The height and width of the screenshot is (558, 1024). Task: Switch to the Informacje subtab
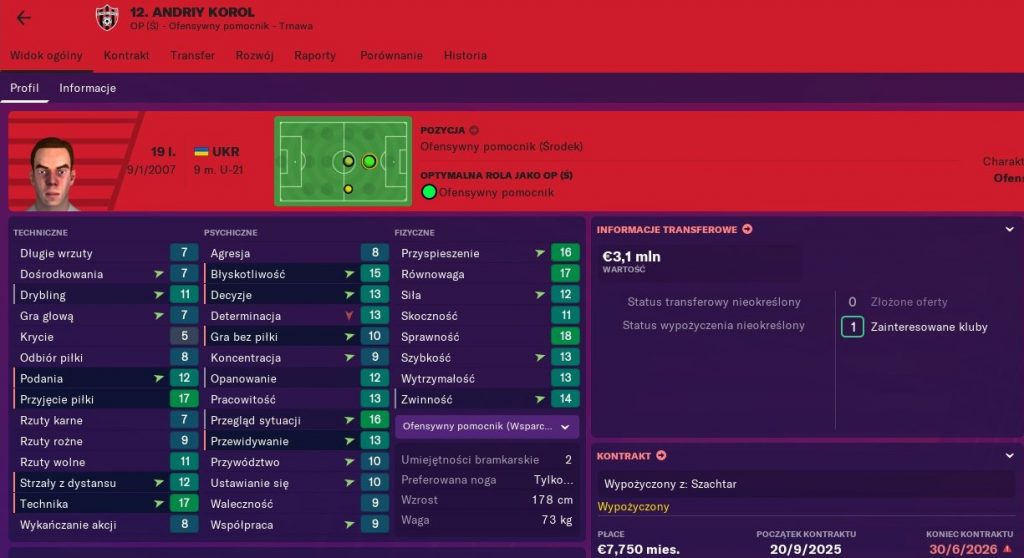tap(87, 88)
